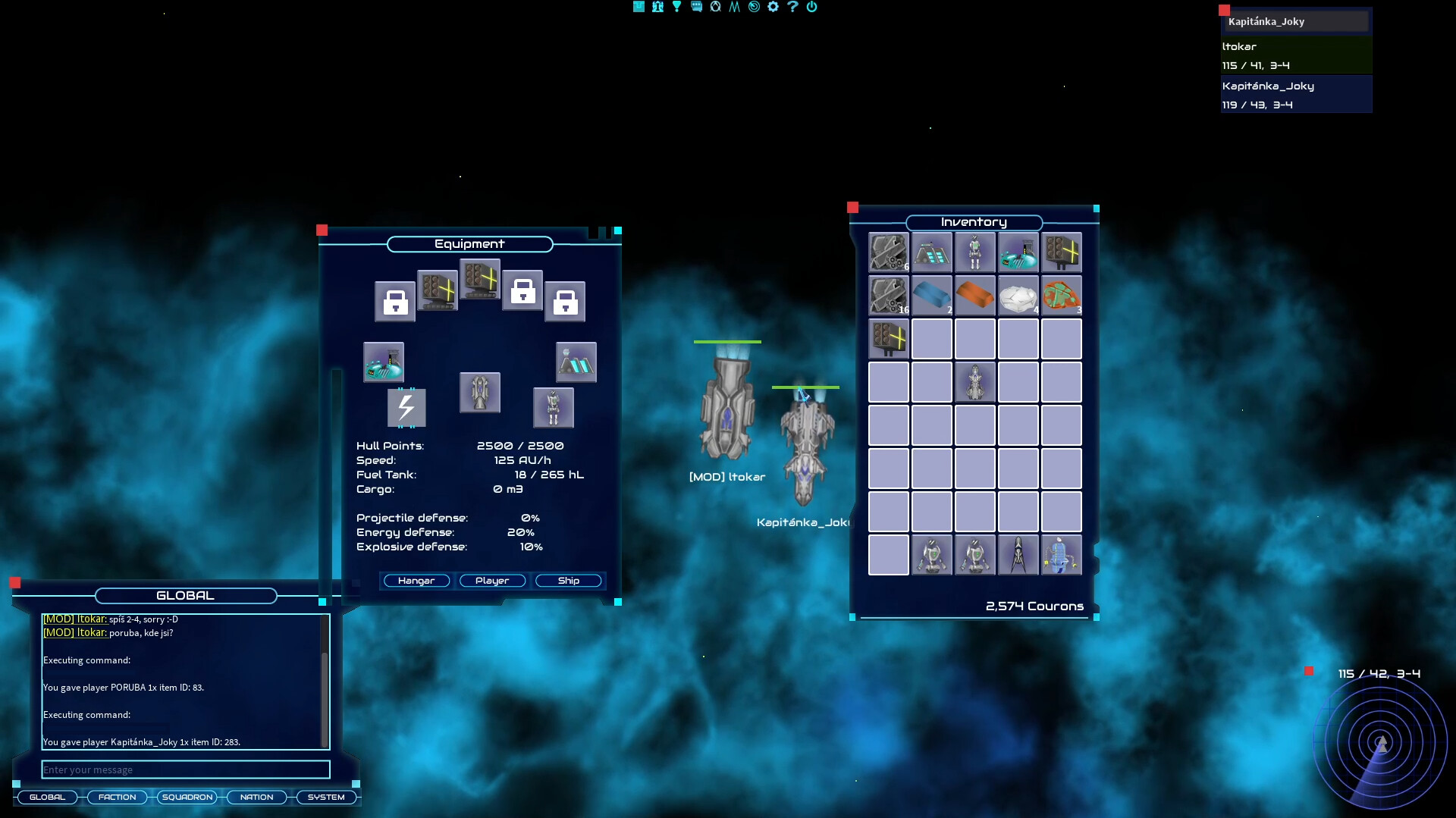
Task: Select the white crystal stack of 4
Action: click(x=1020, y=296)
